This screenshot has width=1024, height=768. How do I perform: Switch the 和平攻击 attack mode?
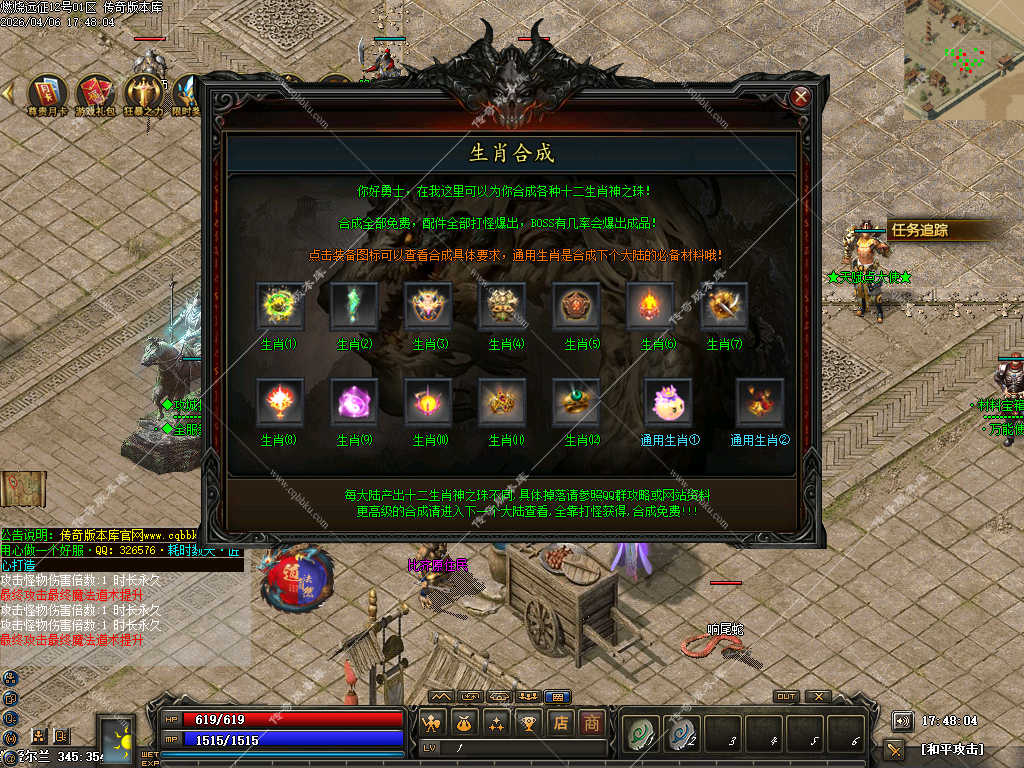pos(951,748)
